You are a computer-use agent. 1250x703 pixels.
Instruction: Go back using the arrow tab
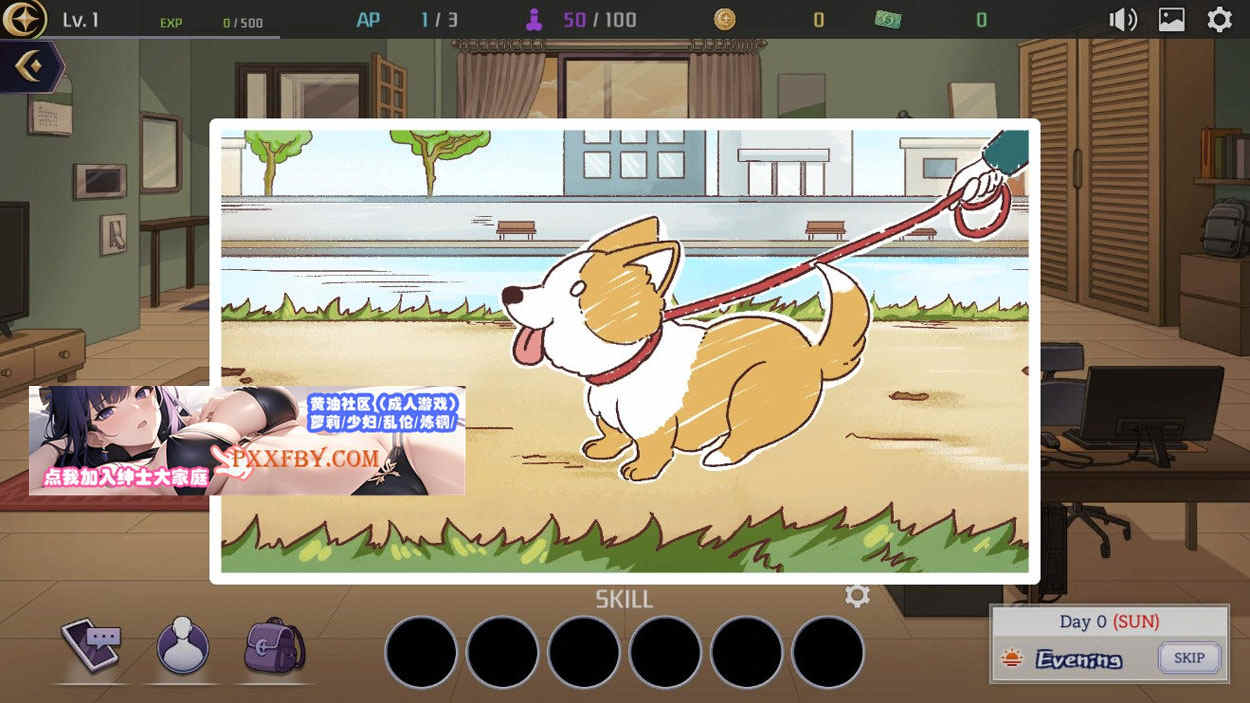point(29,67)
